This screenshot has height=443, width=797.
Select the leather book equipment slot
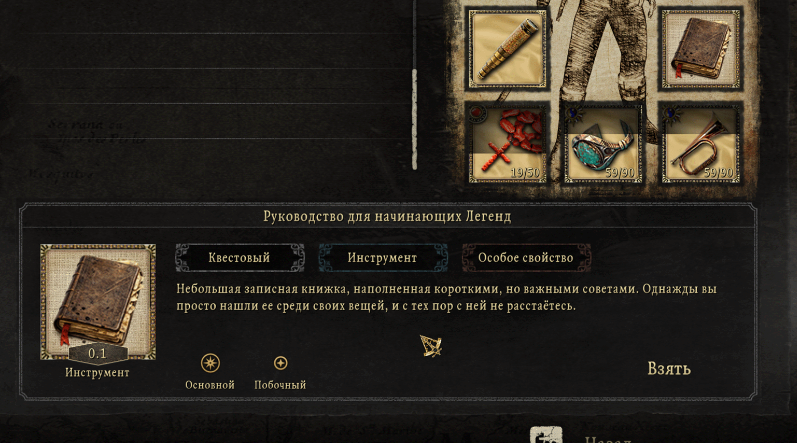point(700,49)
